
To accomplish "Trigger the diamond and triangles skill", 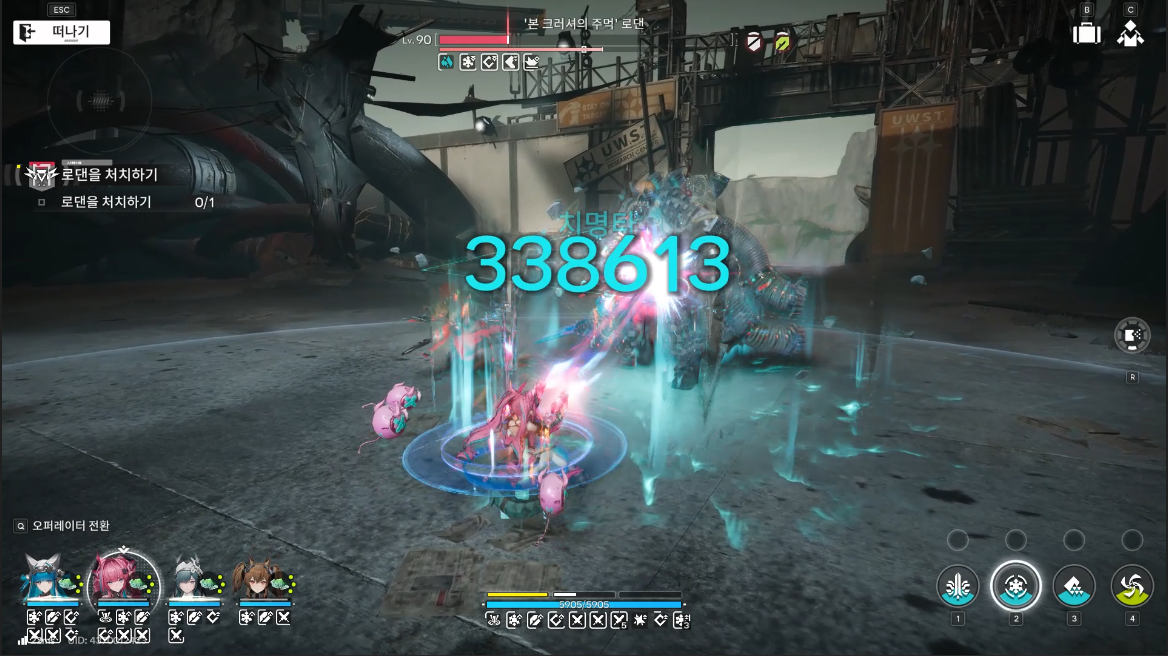I will pos(1074,586).
